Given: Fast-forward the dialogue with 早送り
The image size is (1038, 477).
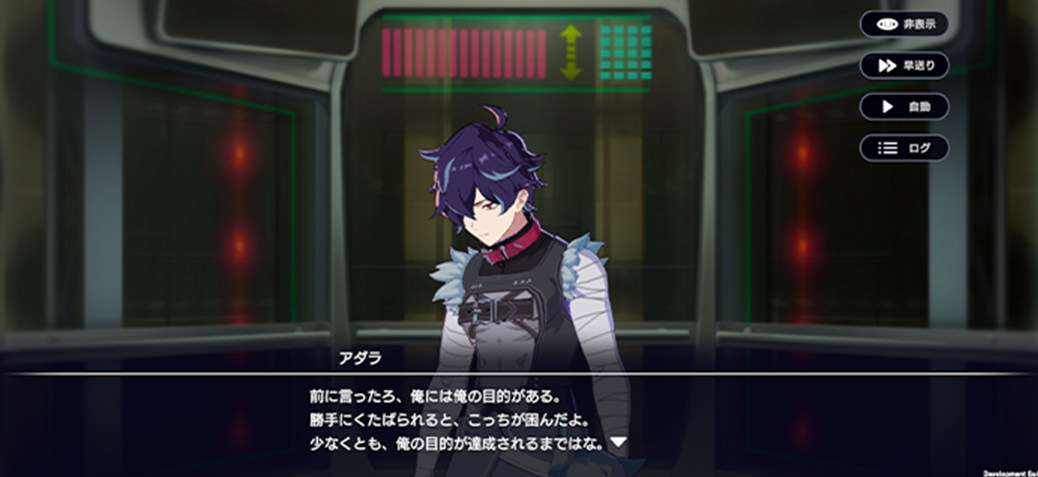Looking at the screenshot, I should click(x=904, y=65).
